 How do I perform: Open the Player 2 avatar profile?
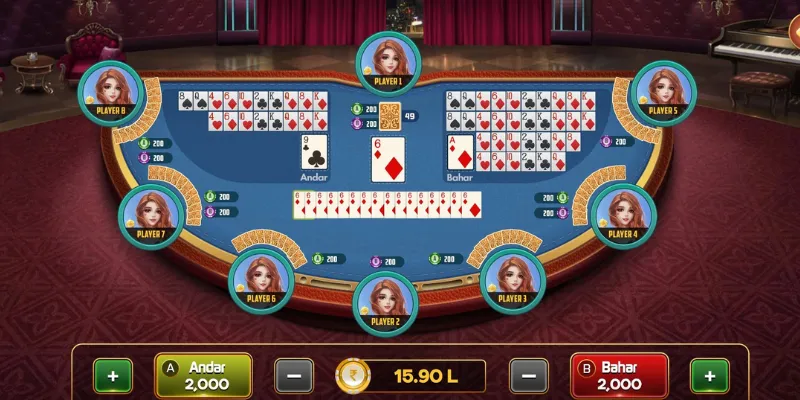coord(386,299)
